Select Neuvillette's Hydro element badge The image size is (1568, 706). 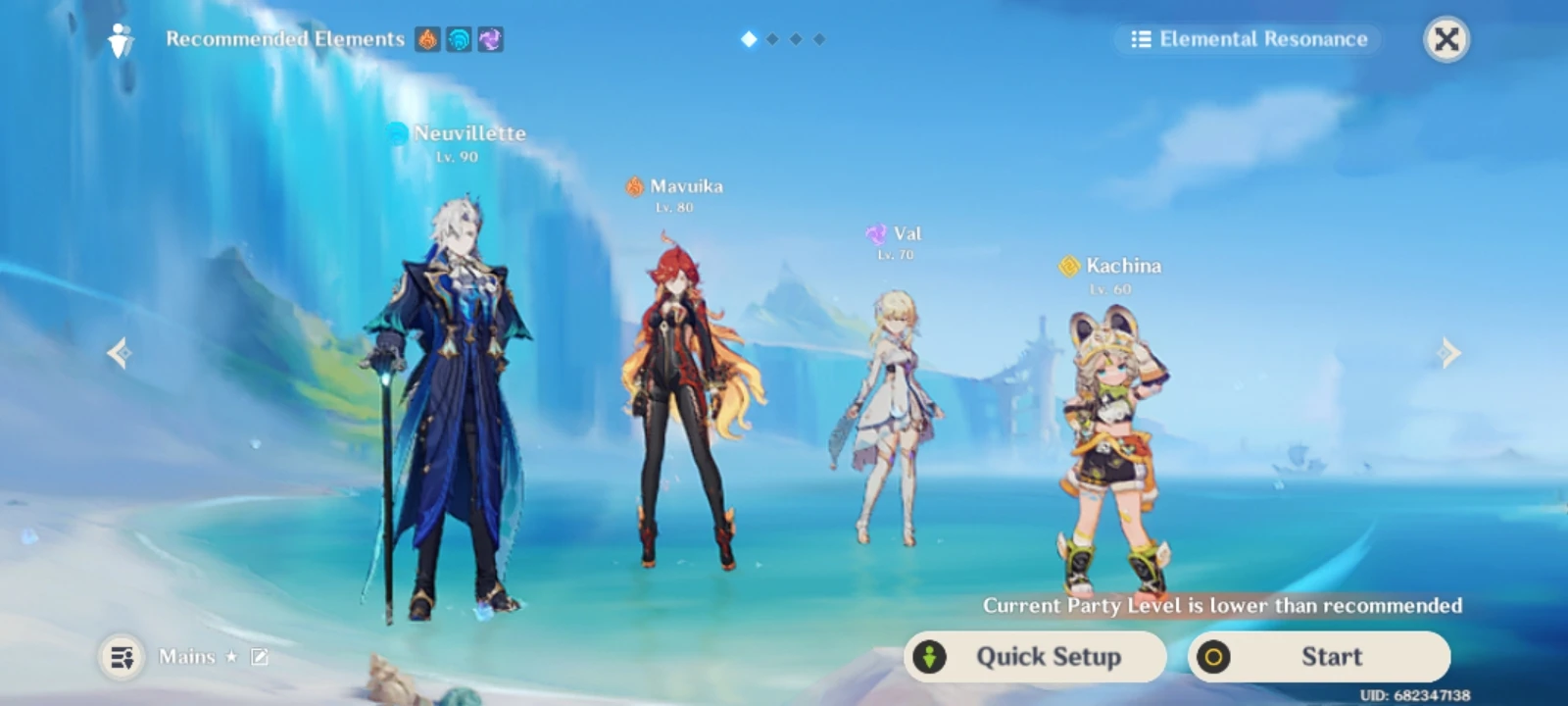pyautogui.click(x=396, y=131)
